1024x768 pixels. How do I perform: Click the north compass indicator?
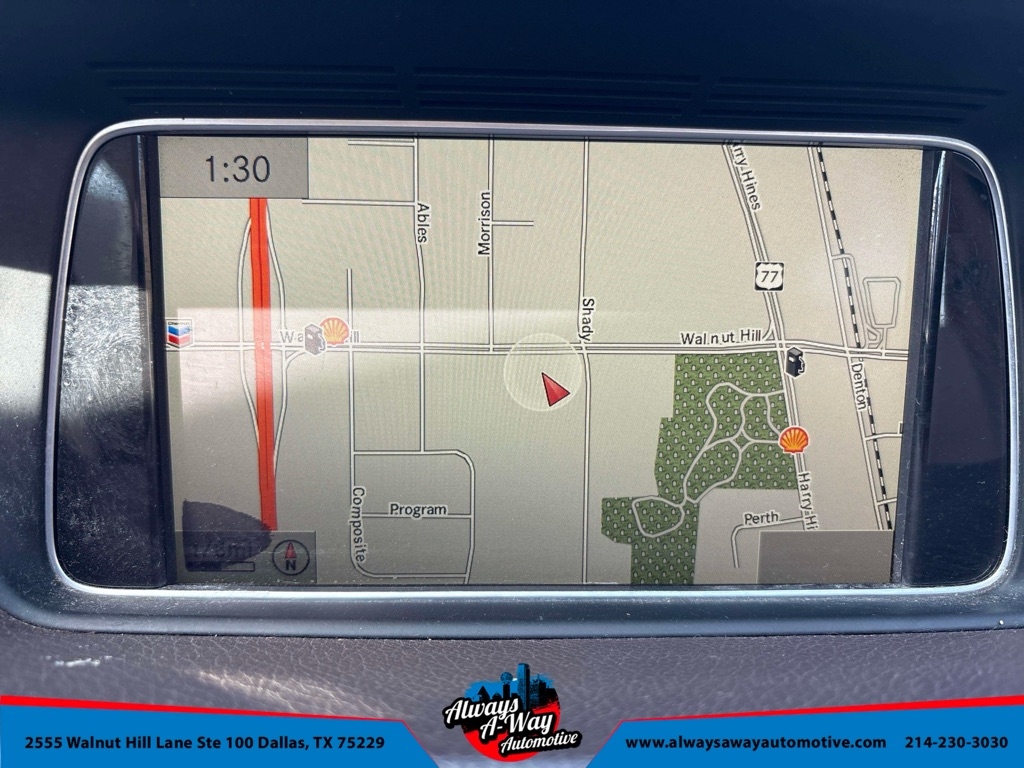[x=291, y=556]
